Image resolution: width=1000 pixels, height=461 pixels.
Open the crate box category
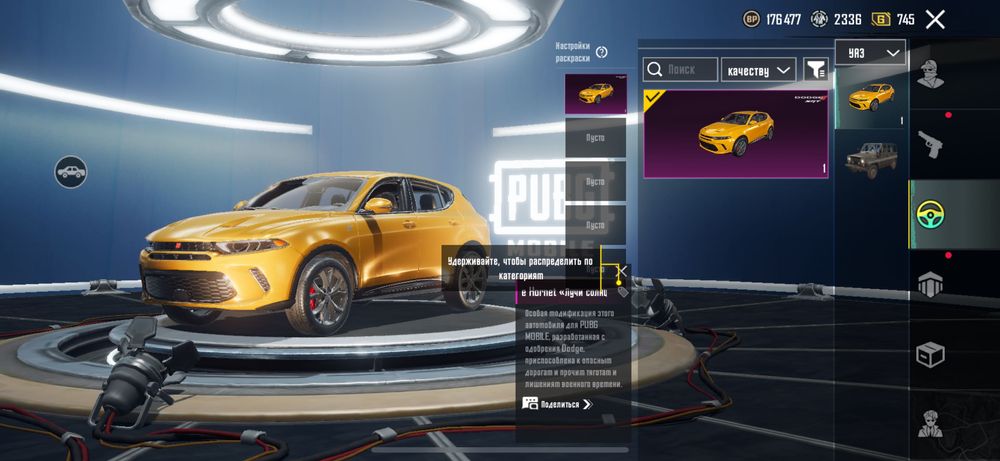(x=931, y=354)
